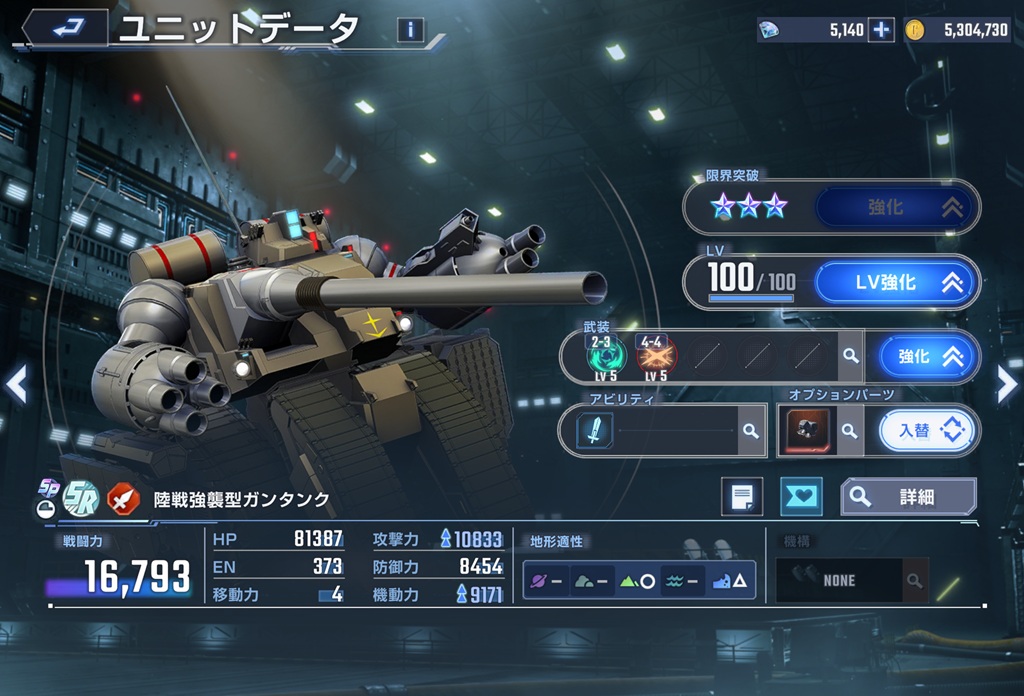The image size is (1024, 696).
Task: Select the 4-4 range weapon icon
Action: pyautogui.click(x=656, y=355)
